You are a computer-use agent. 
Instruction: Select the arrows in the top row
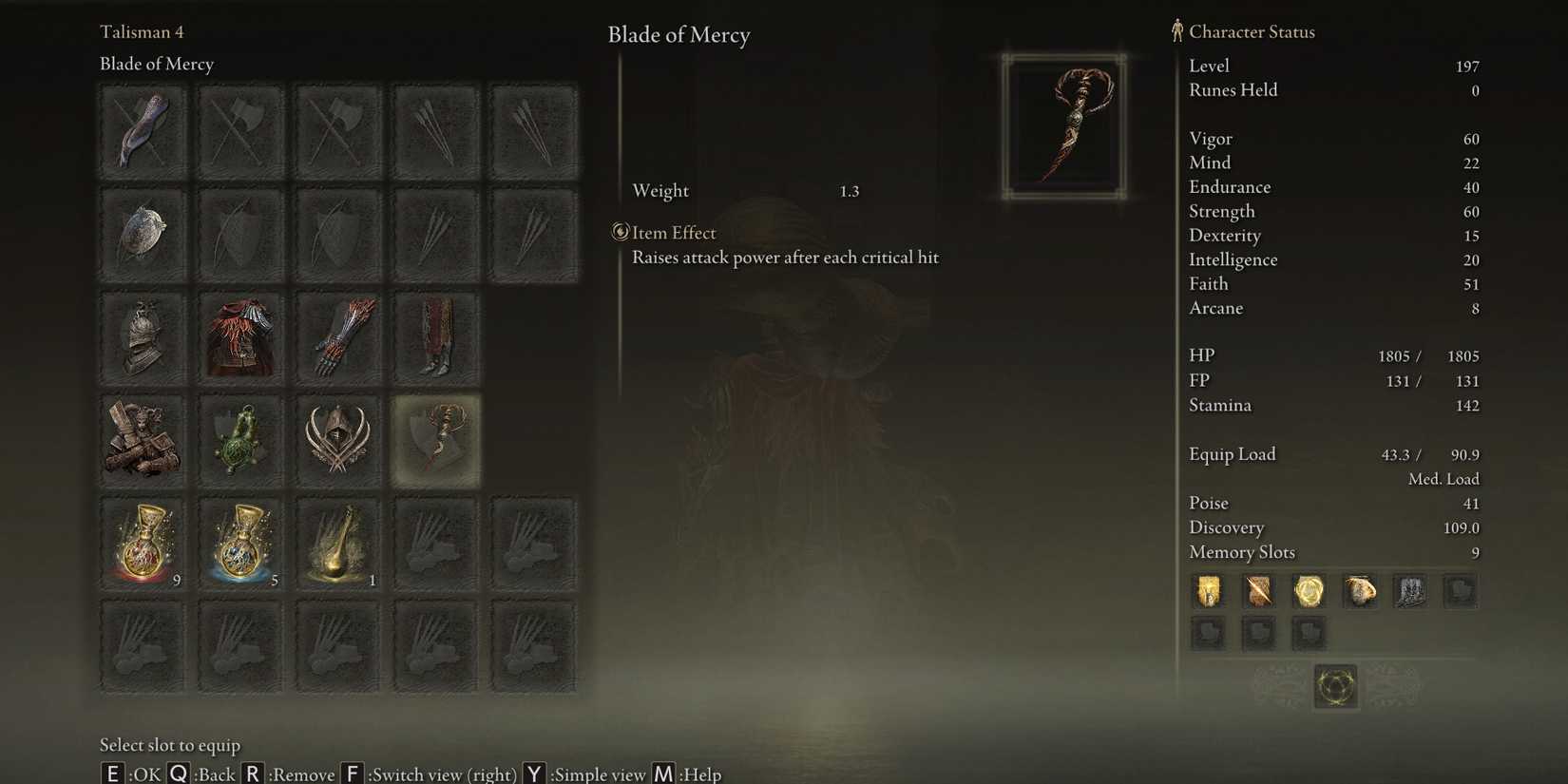(435, 131)
